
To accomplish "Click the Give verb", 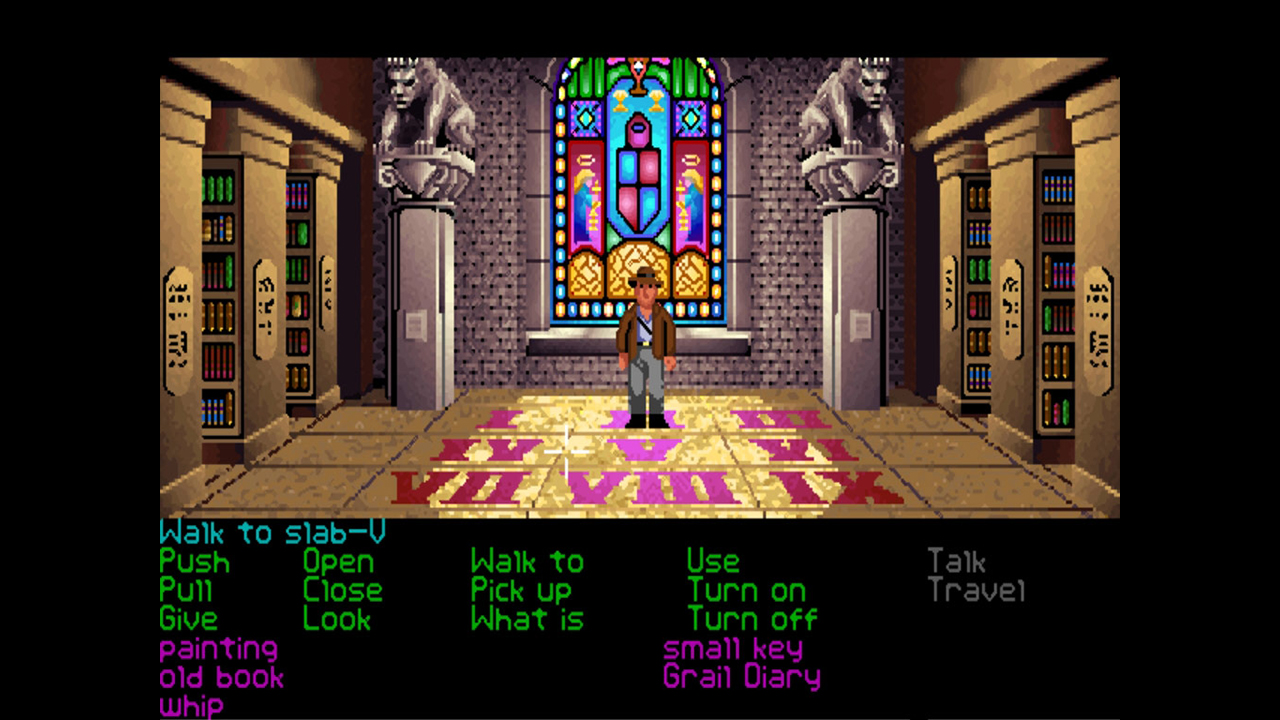I will [x=188, y=619].
